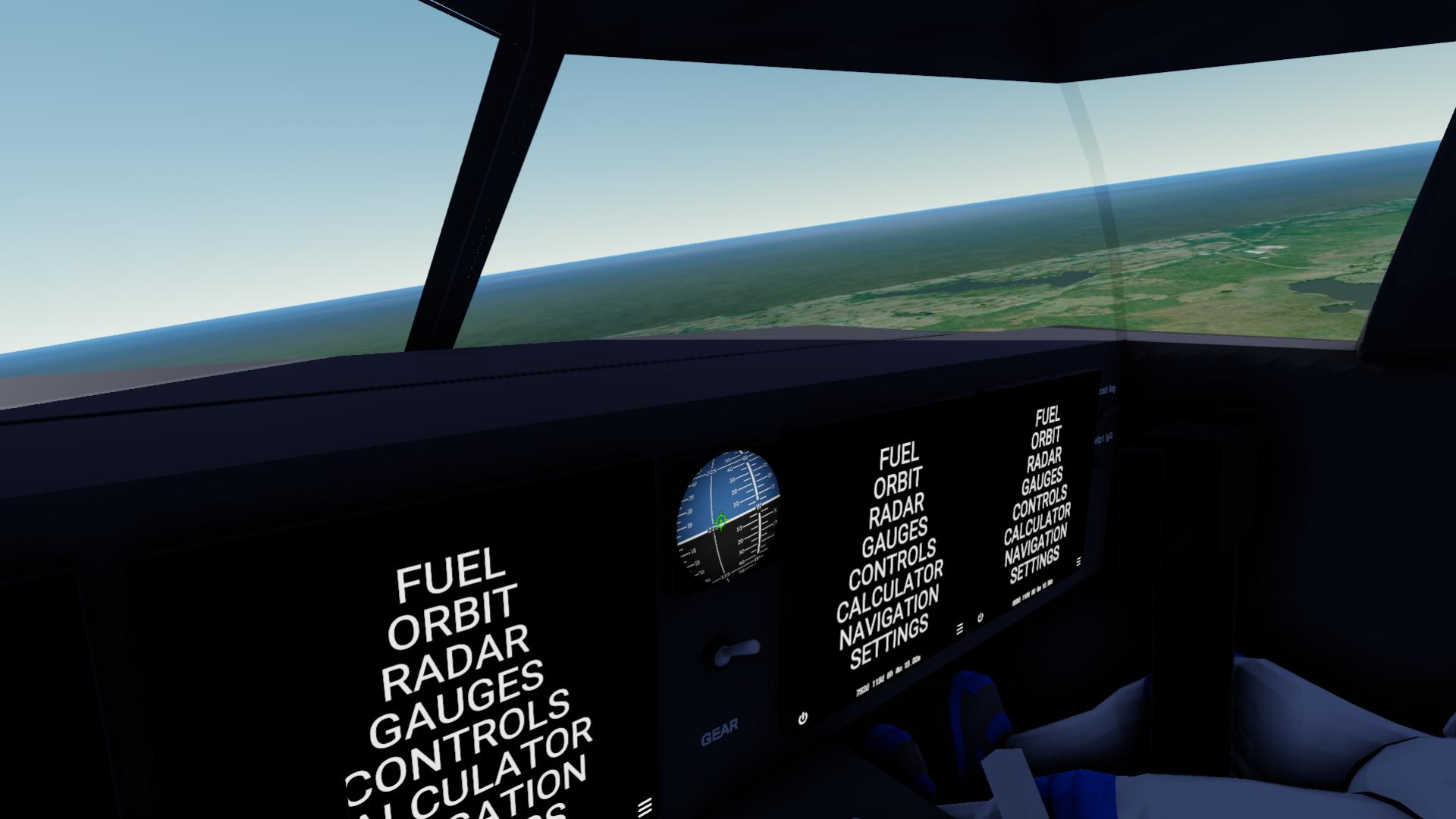Toggle the farthest display's power icon
Image resolution: width=1456 pixels, height=819 pixels.
[x=981, y=617]
